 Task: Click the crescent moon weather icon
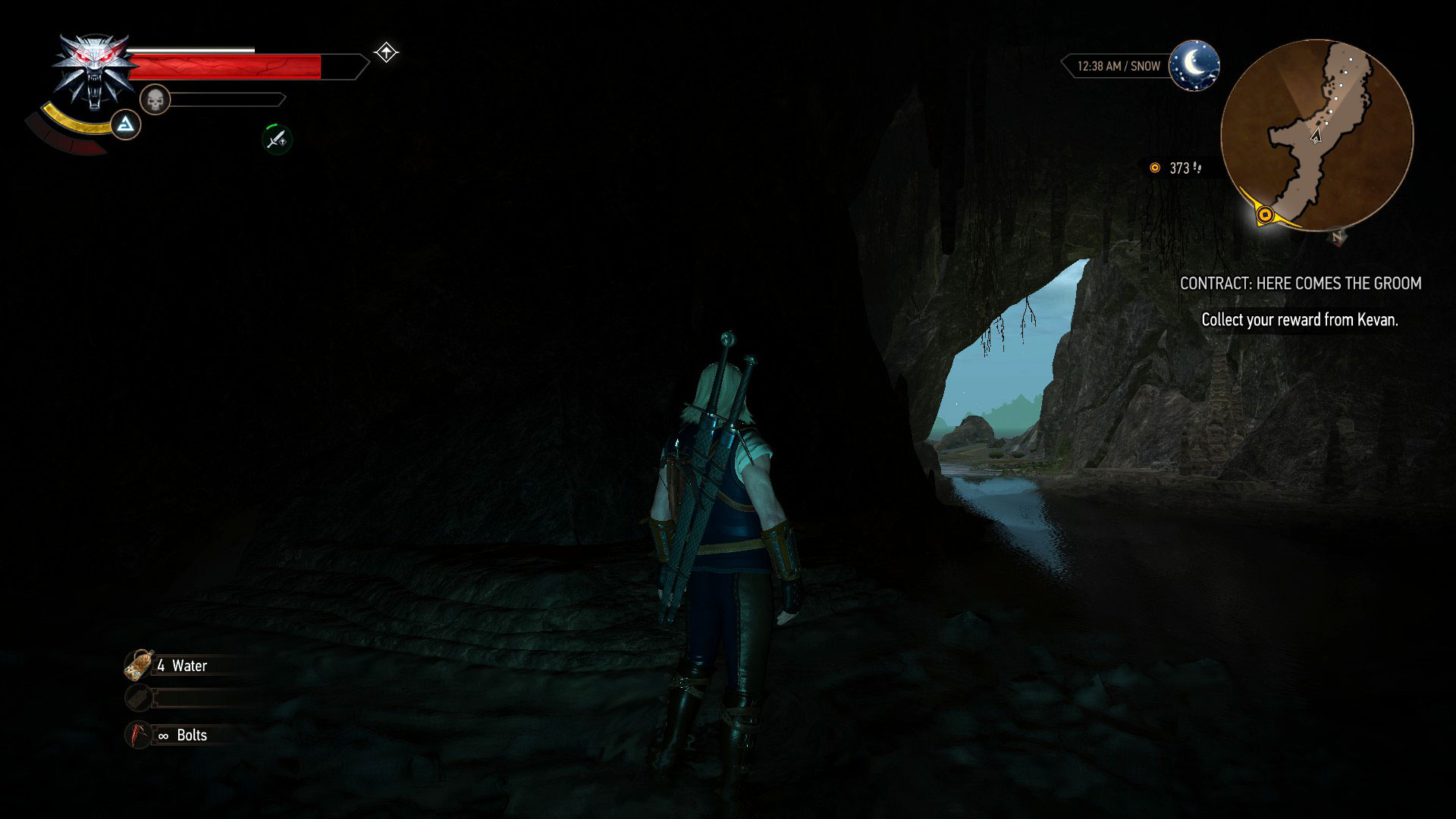1195,67
